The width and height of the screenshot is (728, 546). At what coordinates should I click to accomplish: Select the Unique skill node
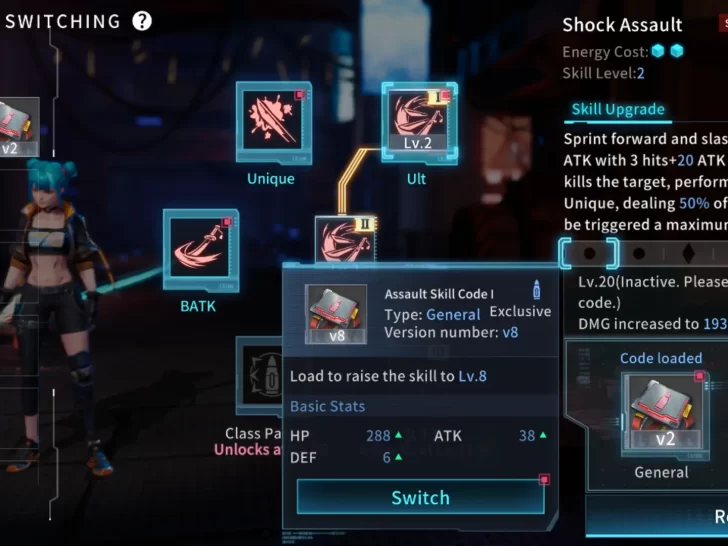point(273,123)
